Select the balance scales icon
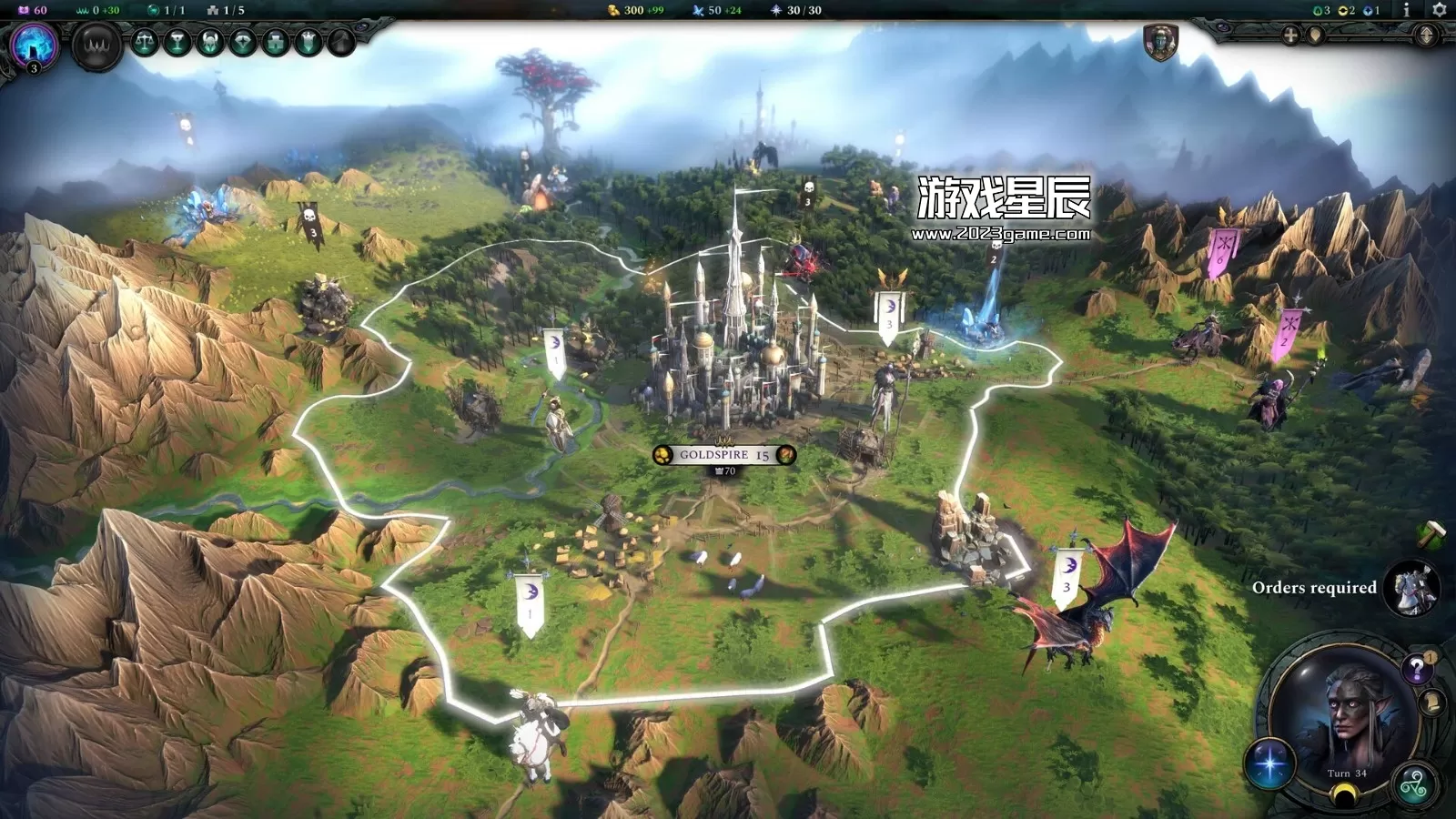The height and width of the screenshot is (819, 1456). (145, 42)
